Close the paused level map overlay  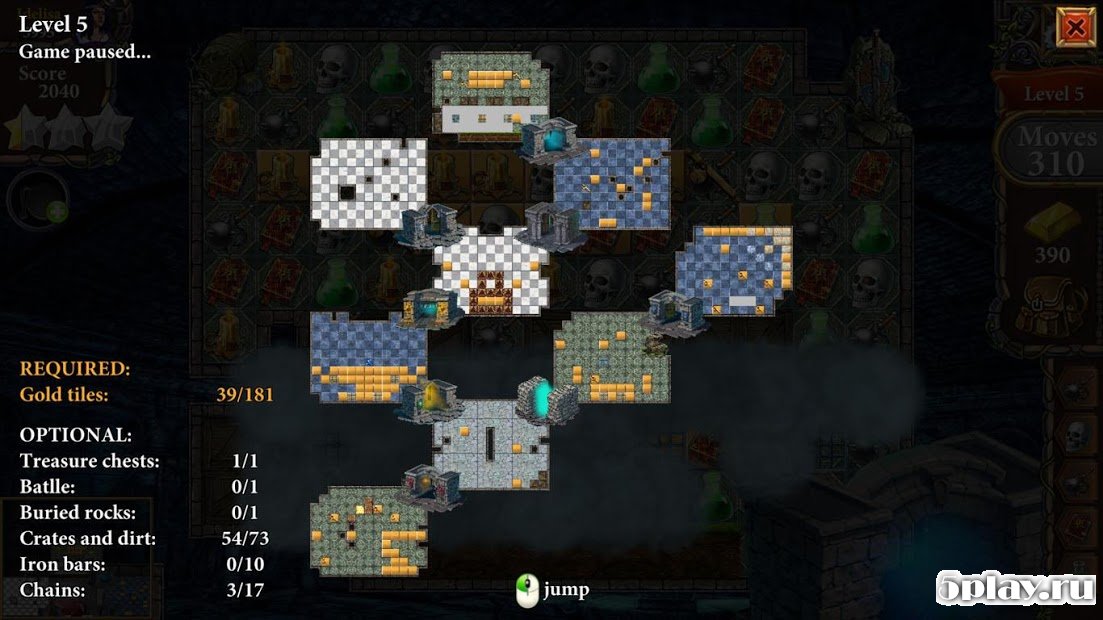point(1075,27)
